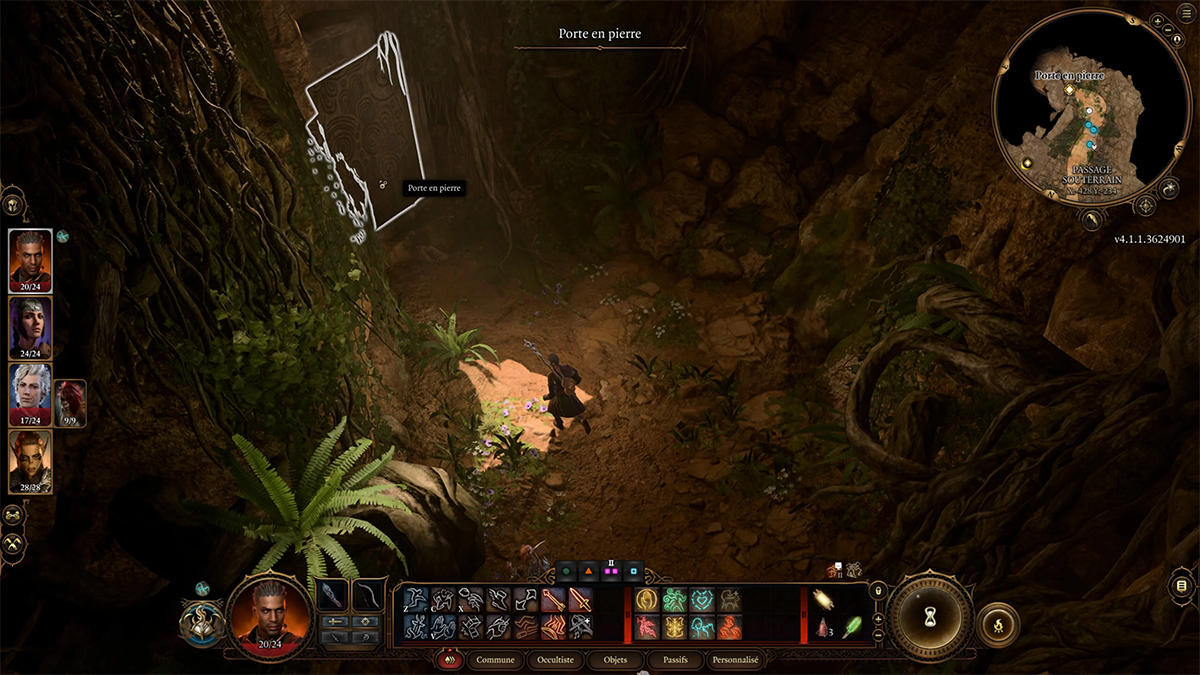Switch to the Commune hotbar tab
This screenshot has height=675, width=1200.
coord(495,660)
